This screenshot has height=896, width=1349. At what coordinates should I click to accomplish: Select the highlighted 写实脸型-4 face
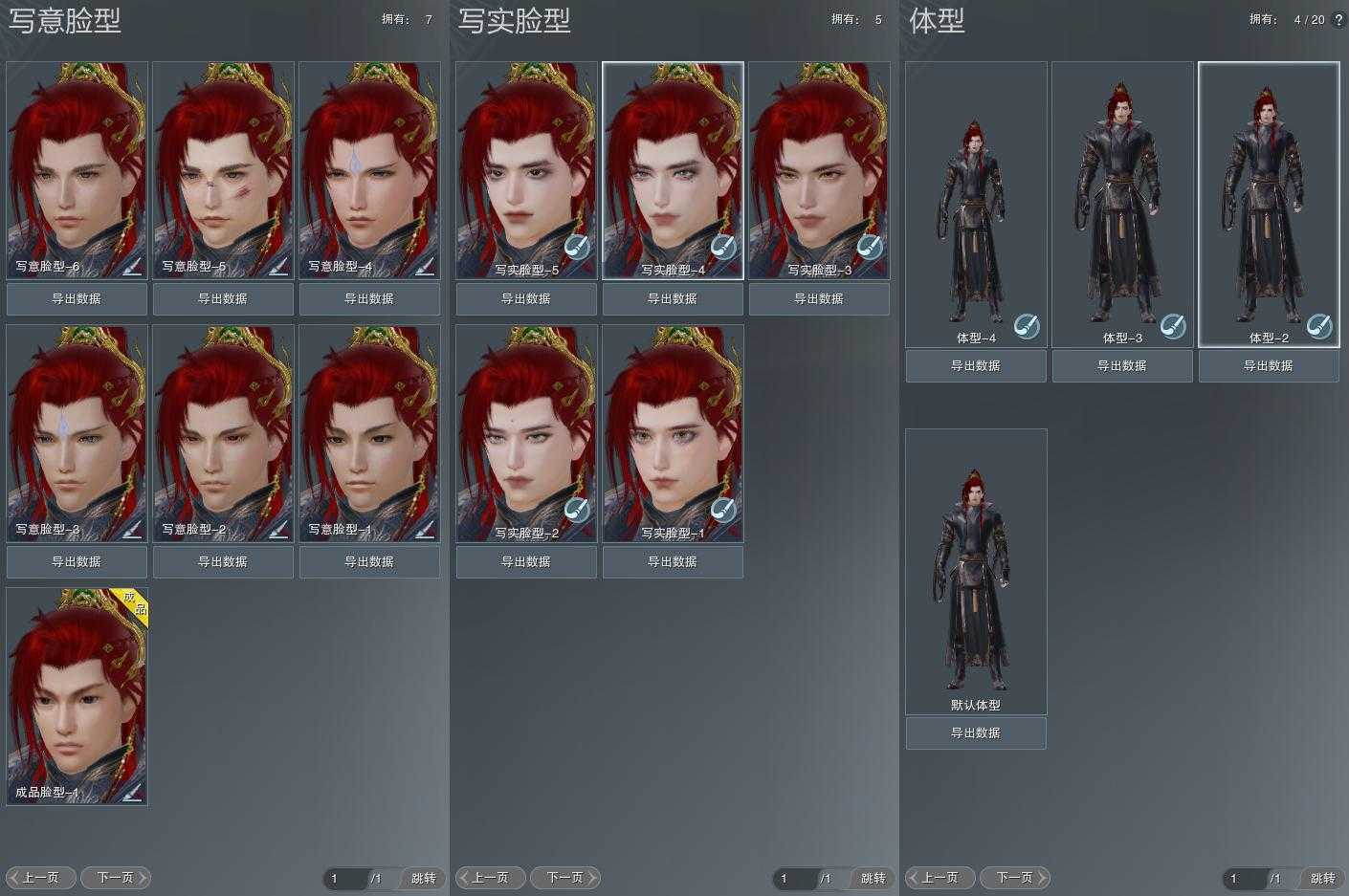(673, 170)
